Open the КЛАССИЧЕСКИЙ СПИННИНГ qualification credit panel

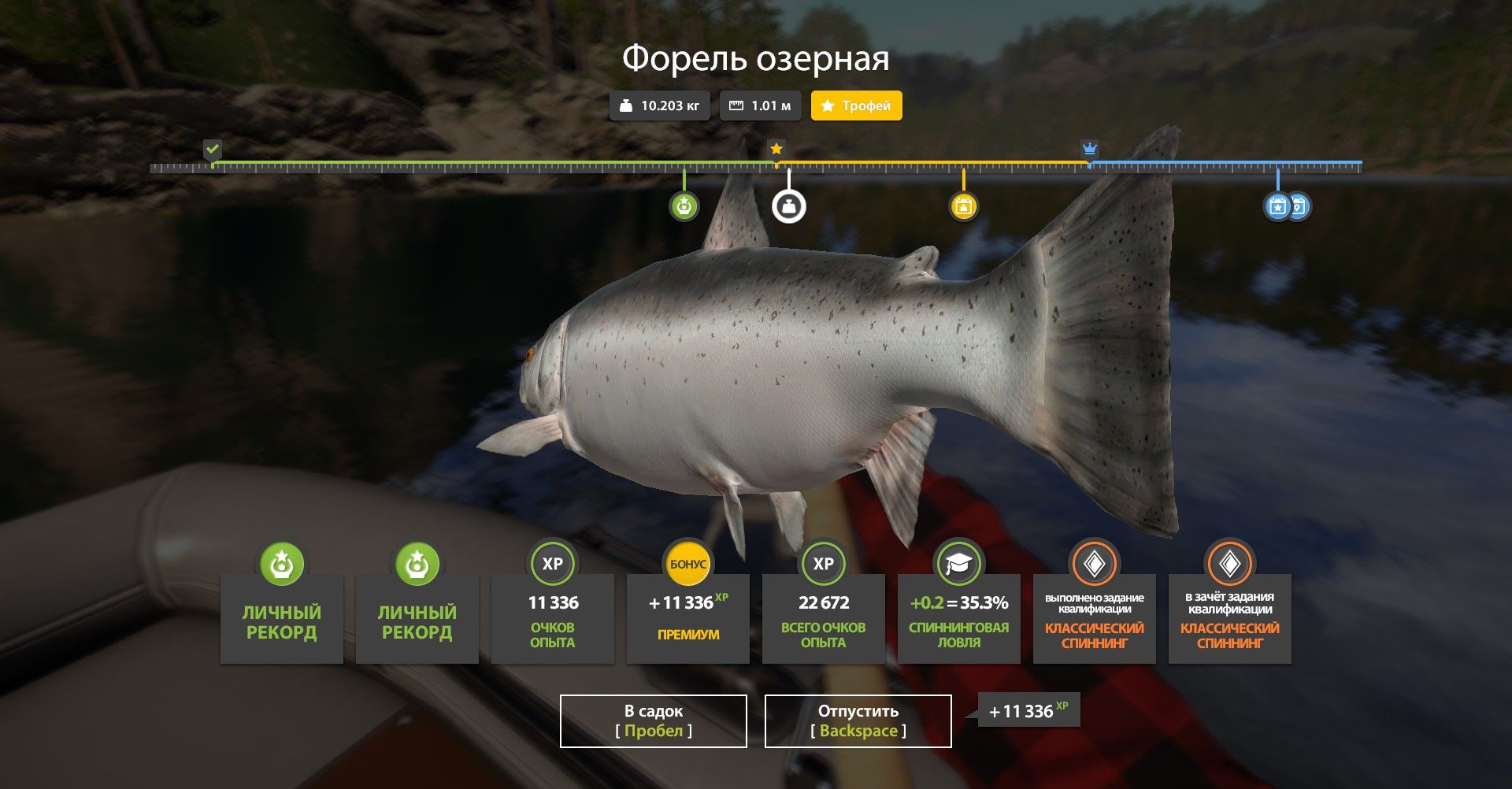tap(1229, 618)
